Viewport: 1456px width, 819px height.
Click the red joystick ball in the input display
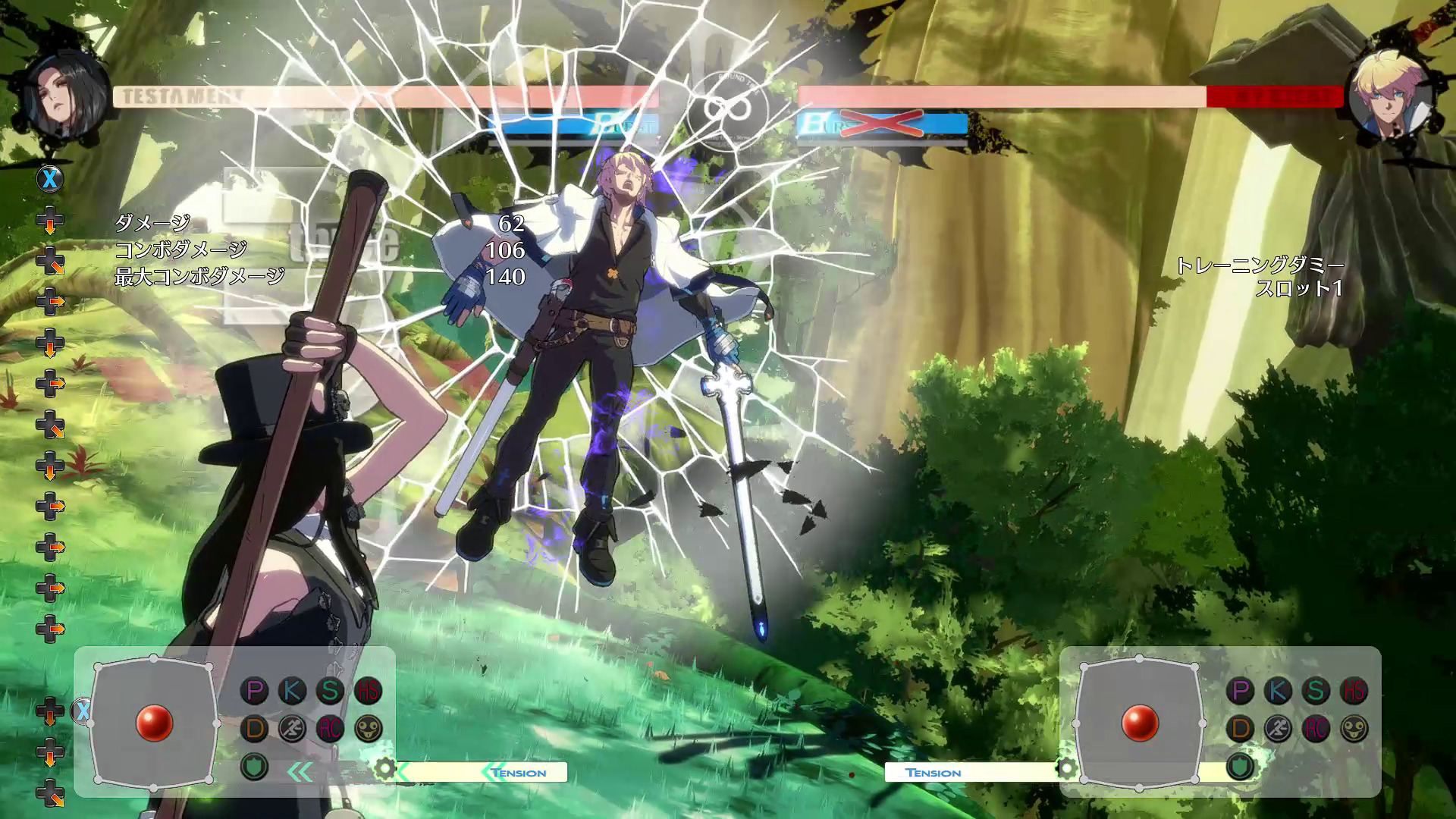pos(155,723)
